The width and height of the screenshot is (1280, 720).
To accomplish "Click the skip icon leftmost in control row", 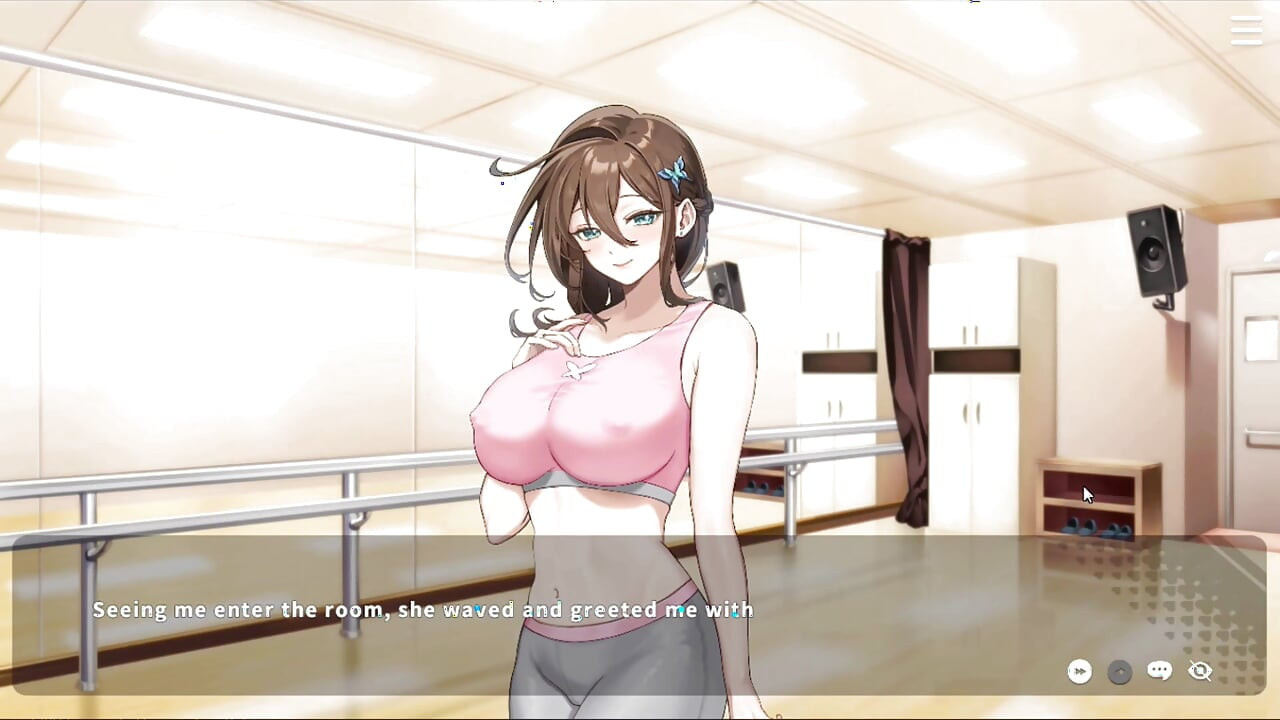I will pos(1079,671).
